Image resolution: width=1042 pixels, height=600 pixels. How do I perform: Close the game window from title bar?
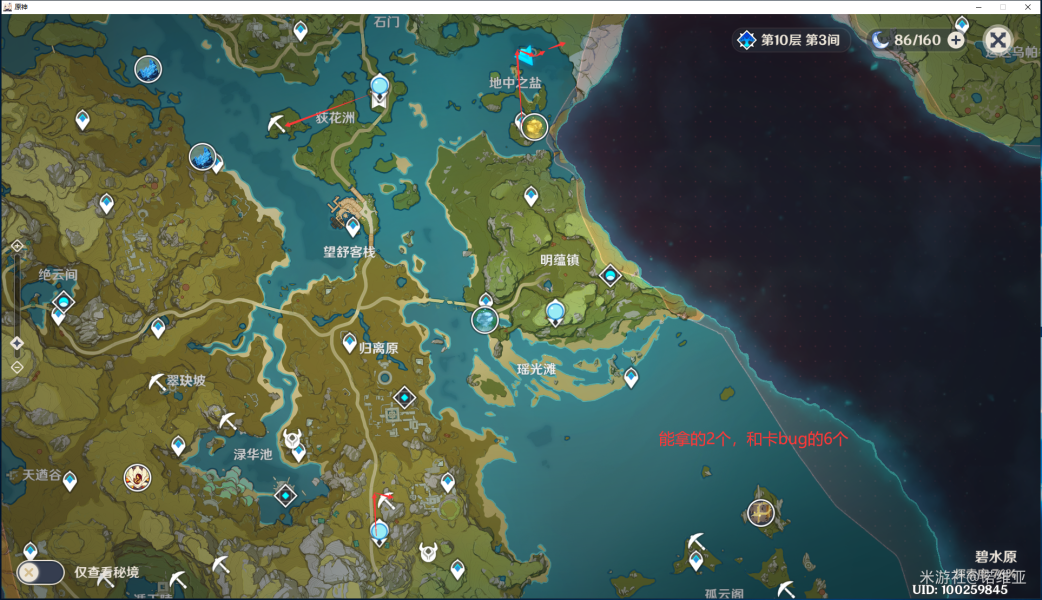coord(1029,7)
